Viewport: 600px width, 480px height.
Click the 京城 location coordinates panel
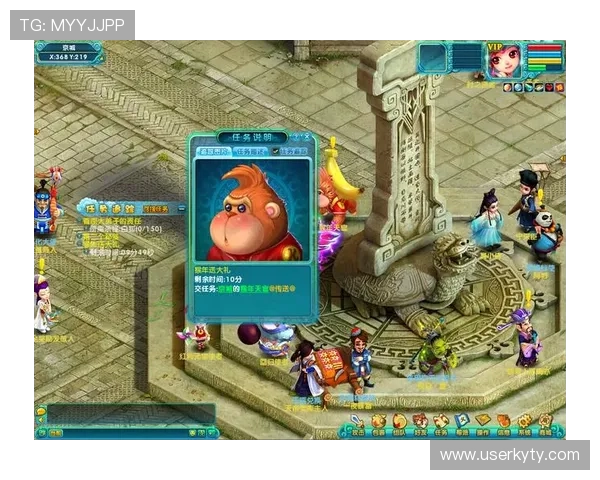coord(68,52)
